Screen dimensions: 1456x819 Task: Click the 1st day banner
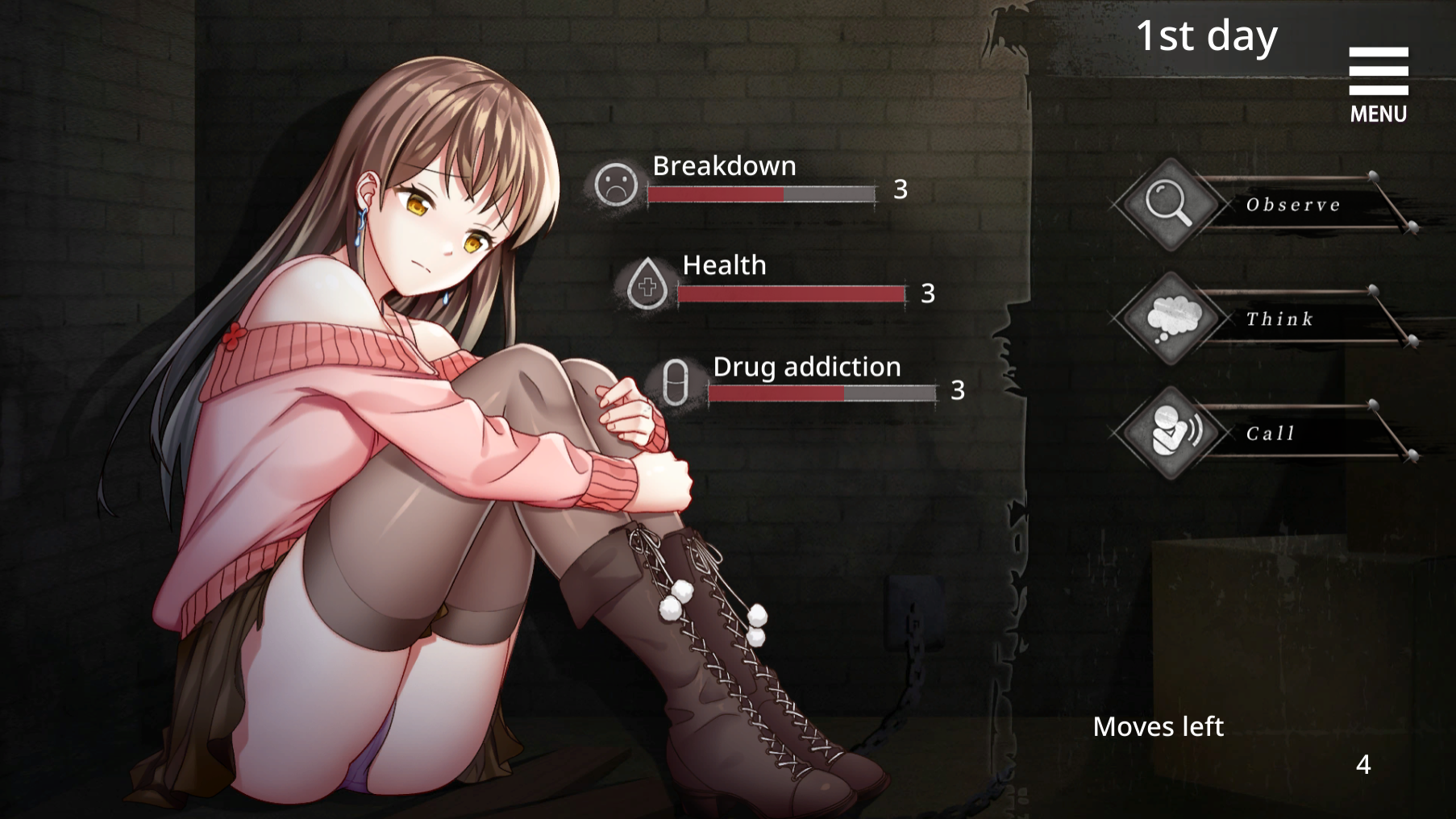[1208, 35]
